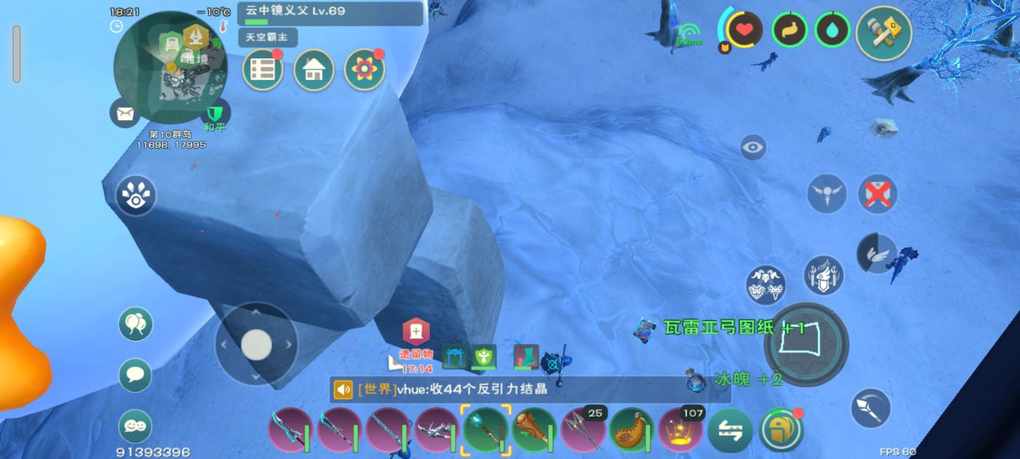This screenshot has height=459, width=1020.
Task: Open the flower event icon
Action: [365, 70]
